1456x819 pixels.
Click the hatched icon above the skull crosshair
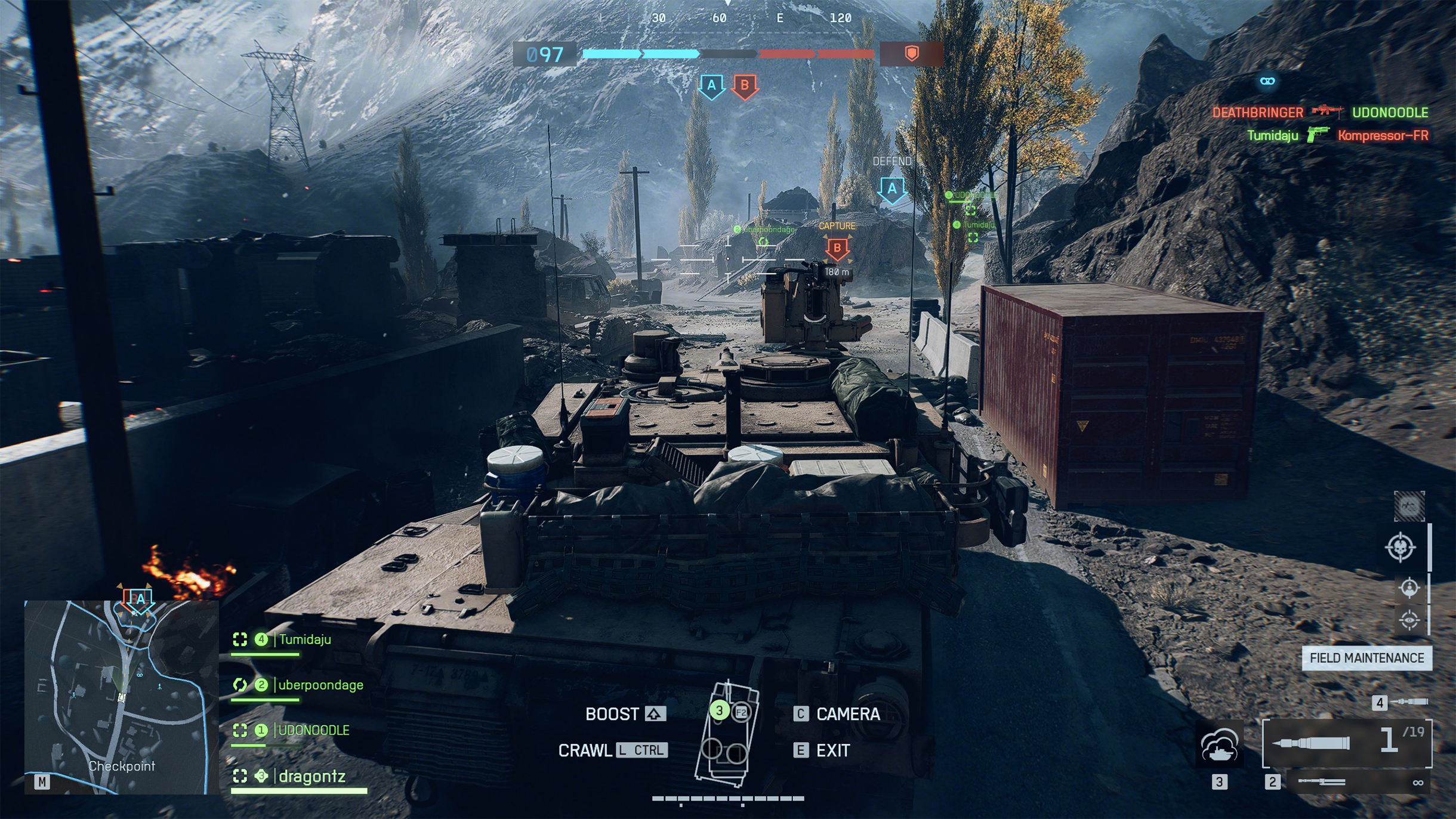tap(1409, 506)
